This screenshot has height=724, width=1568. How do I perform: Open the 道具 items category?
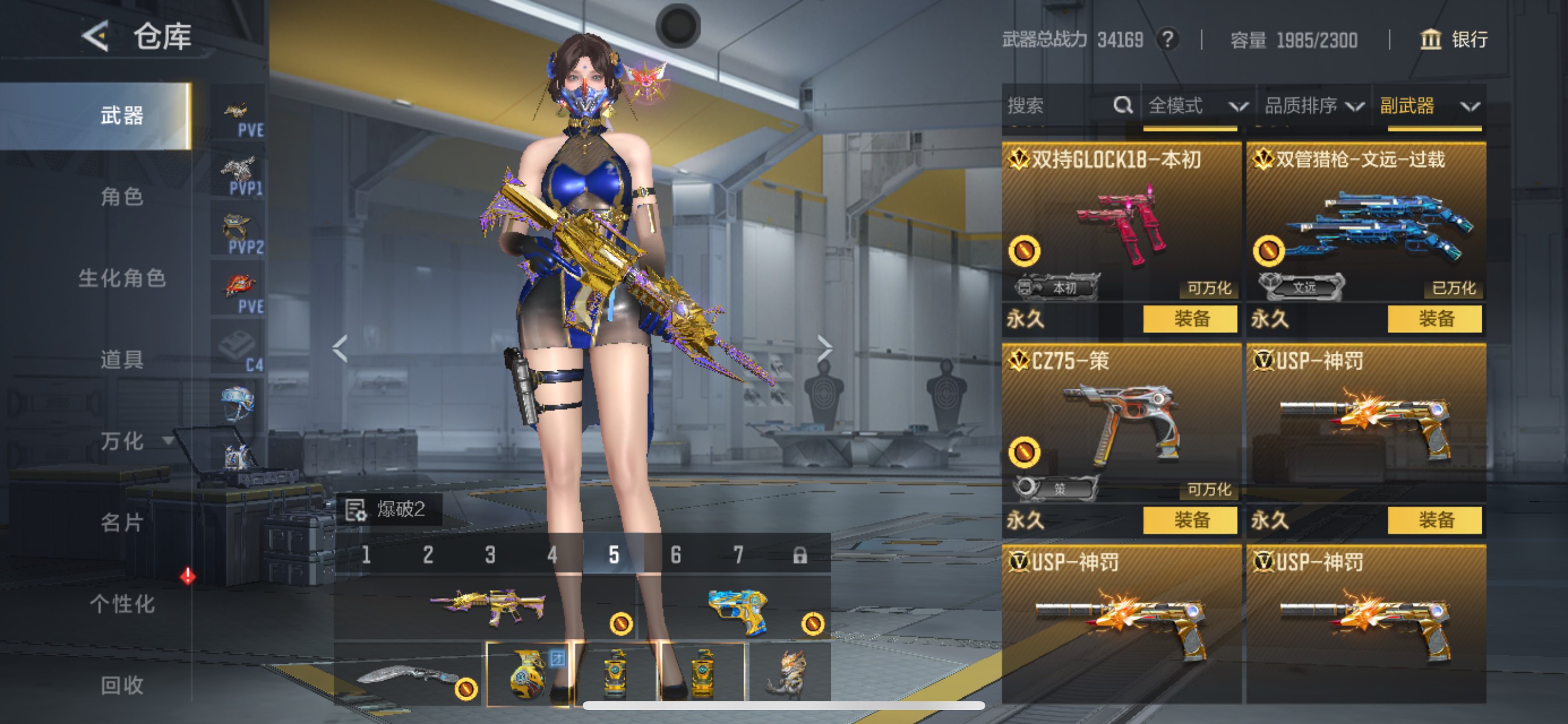click(x=122, y=360)
